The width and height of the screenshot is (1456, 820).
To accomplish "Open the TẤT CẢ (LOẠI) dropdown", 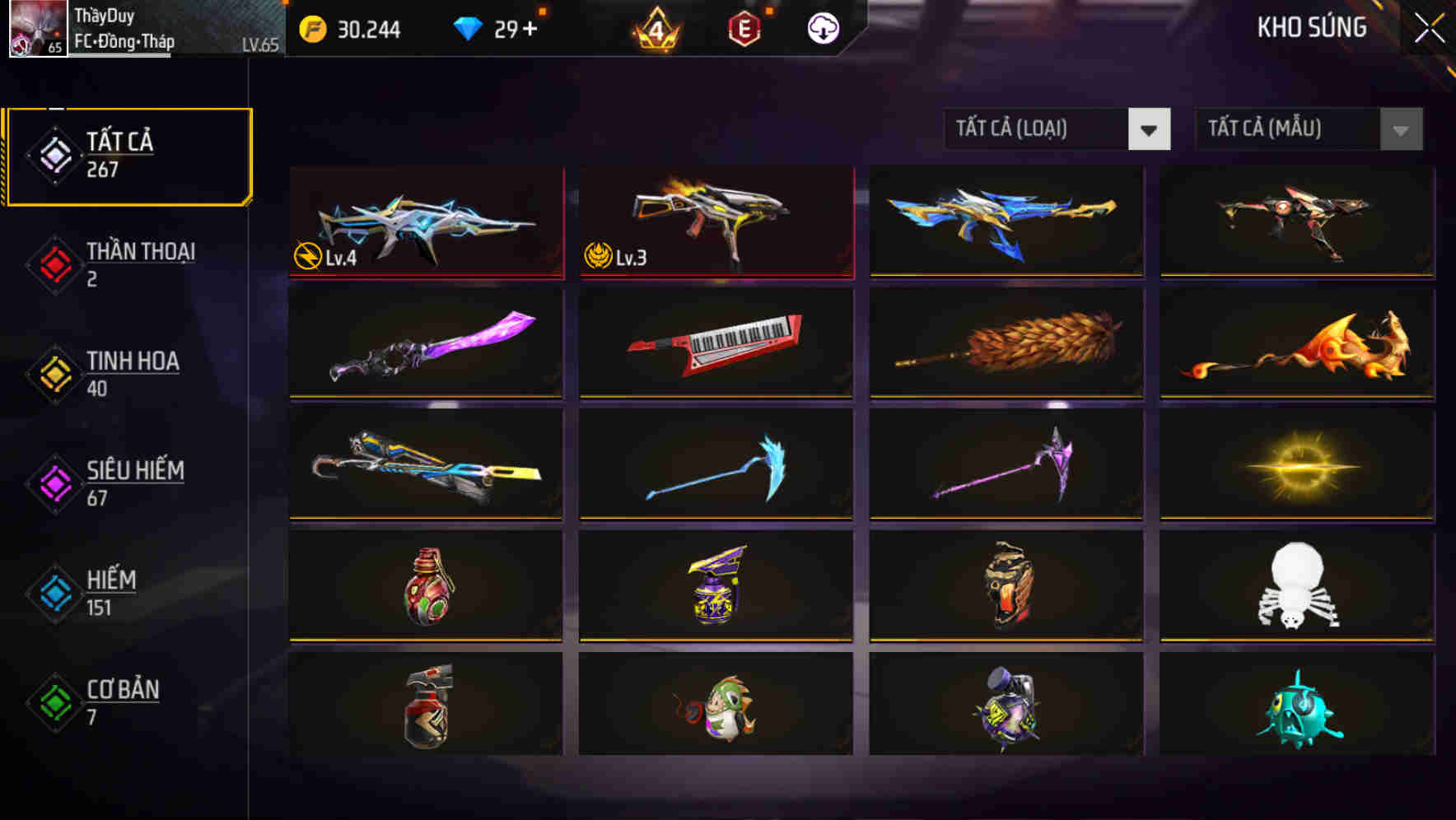I will point(1057,129).
